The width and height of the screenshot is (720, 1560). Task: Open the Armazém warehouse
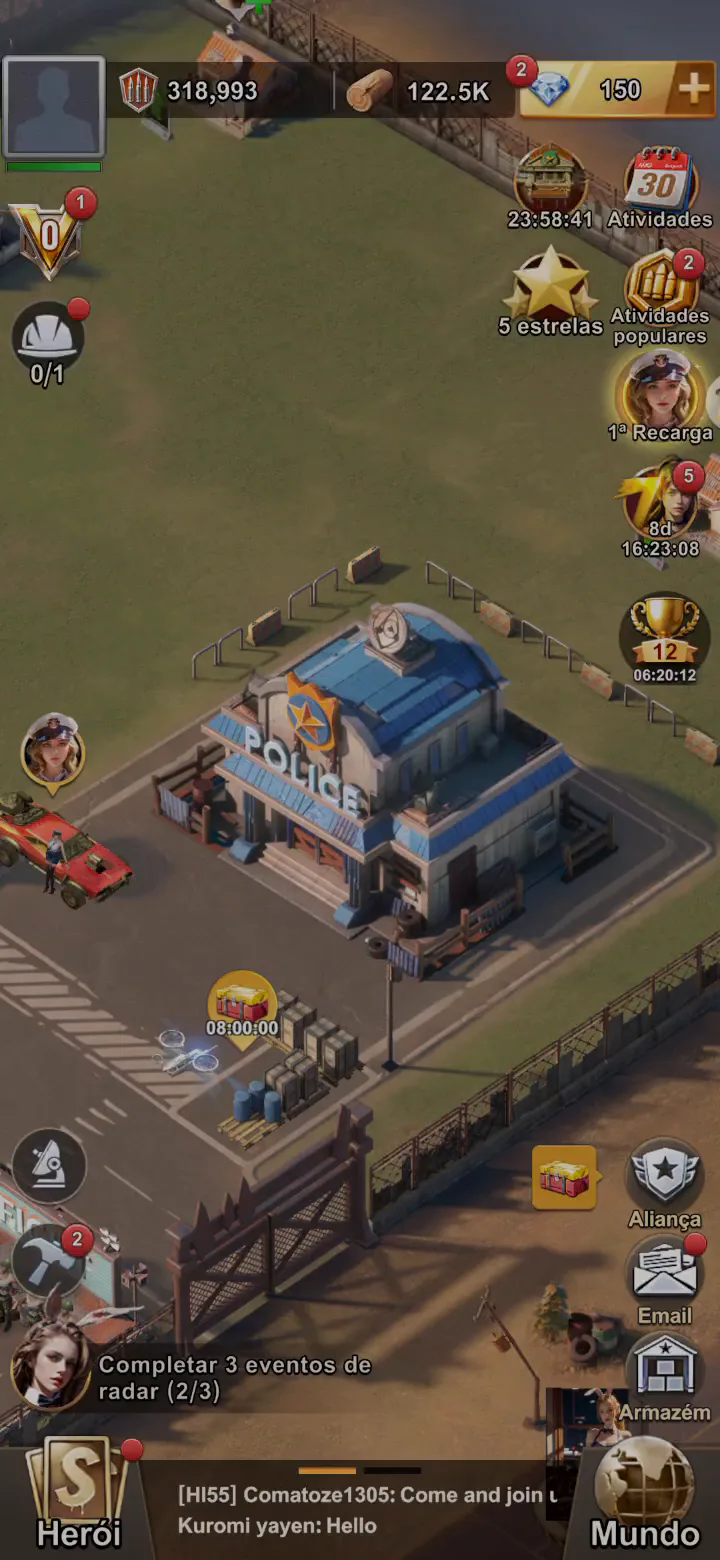tap(664, 1370)
